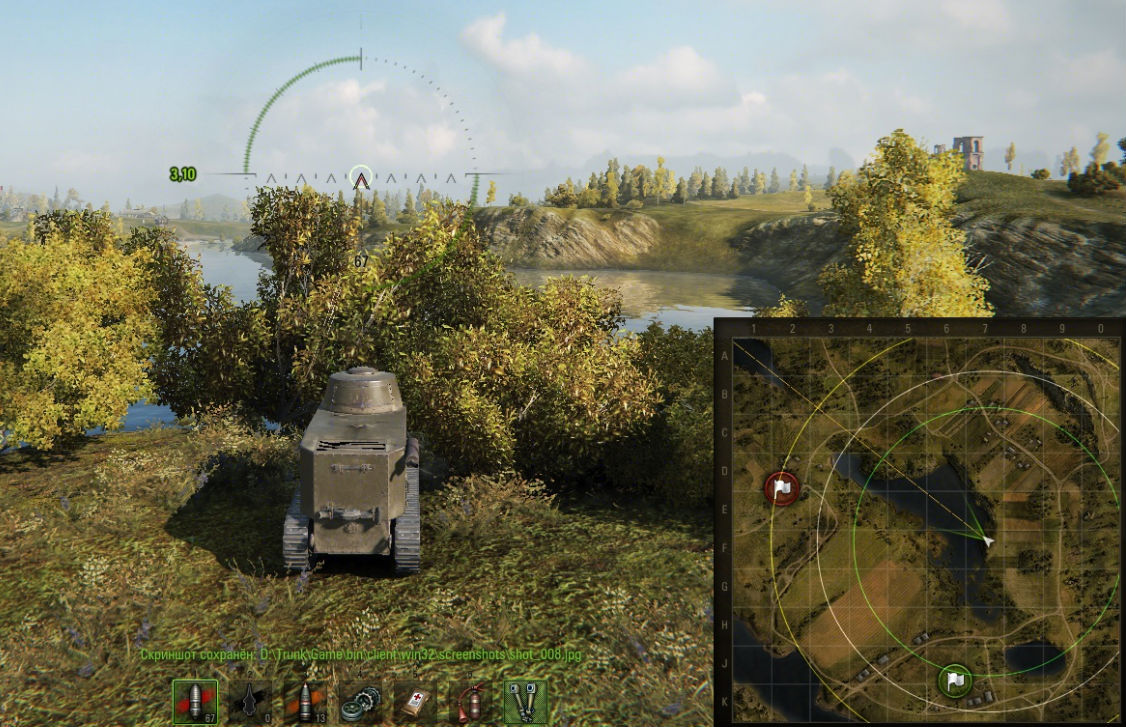The image size is (1126, 727).
Task: Select the empty shell slot showing 0 rounds
Action: click(x=250, y=702)
